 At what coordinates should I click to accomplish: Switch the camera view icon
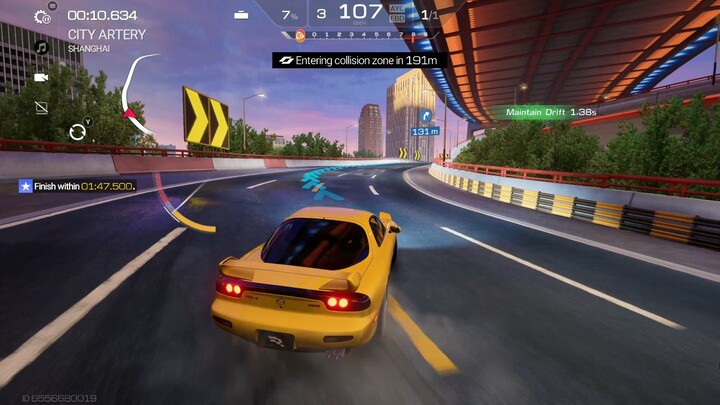click(42, 77)
